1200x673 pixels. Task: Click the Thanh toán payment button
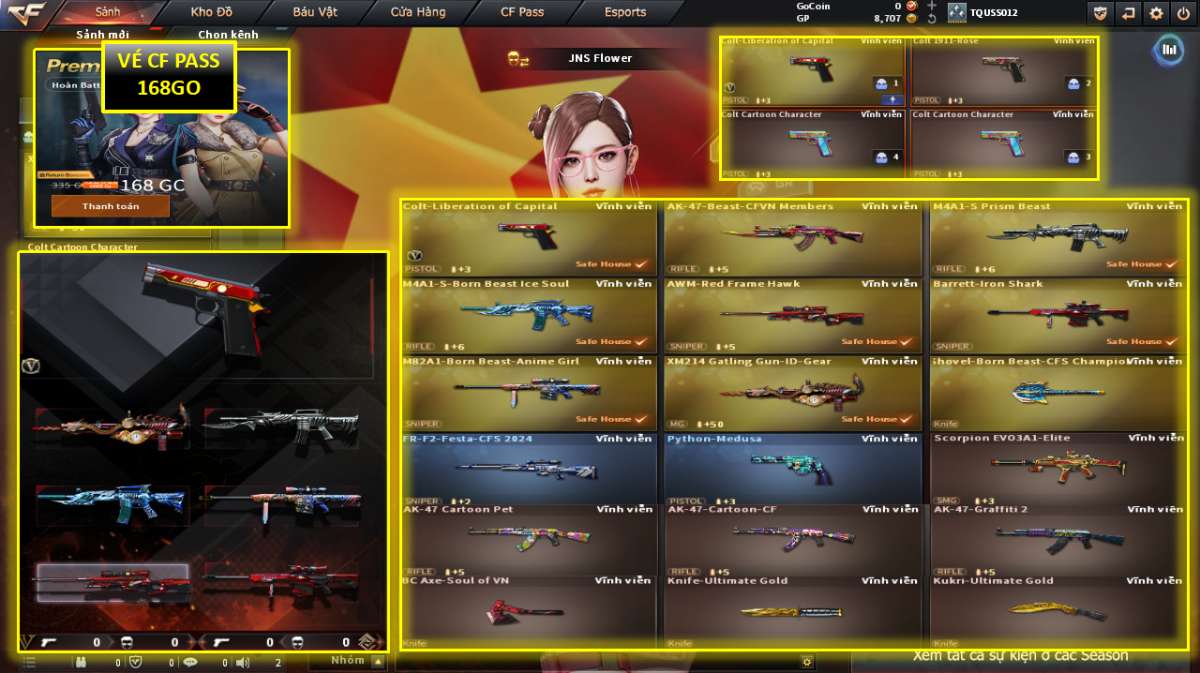pos(111,206)
